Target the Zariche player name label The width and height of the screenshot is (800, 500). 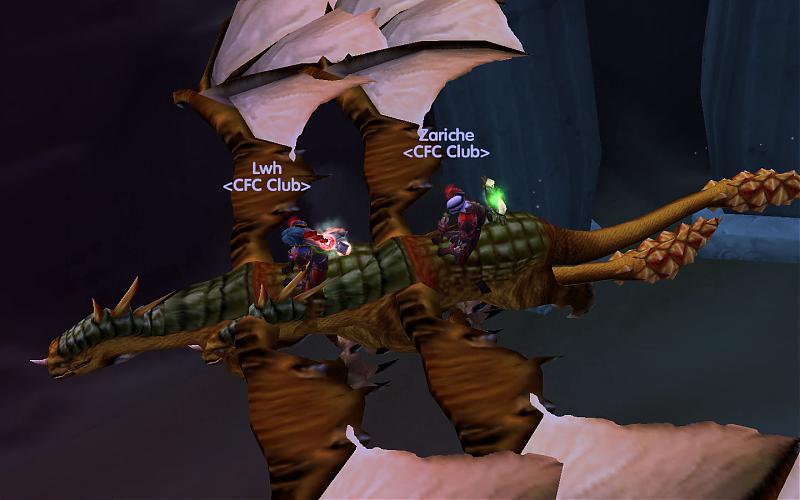click(x=446, y=135)
